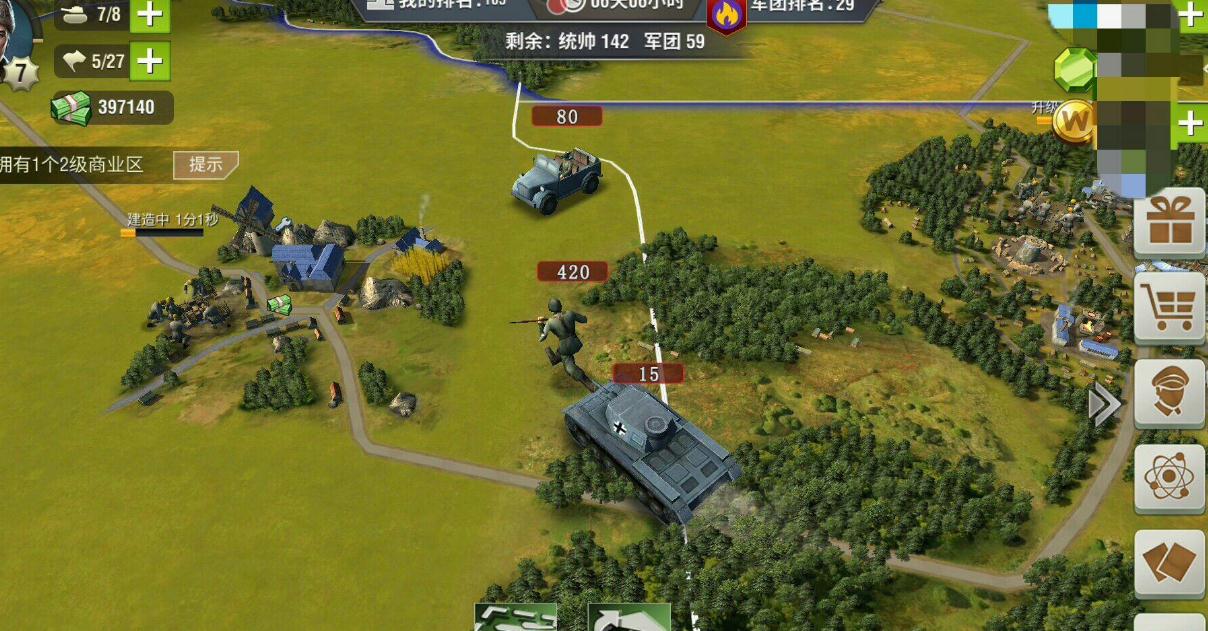Open the cards menu icon
Image resolution: width=1208 pixels, height=631 pixels.
[x=1170, y=564]
